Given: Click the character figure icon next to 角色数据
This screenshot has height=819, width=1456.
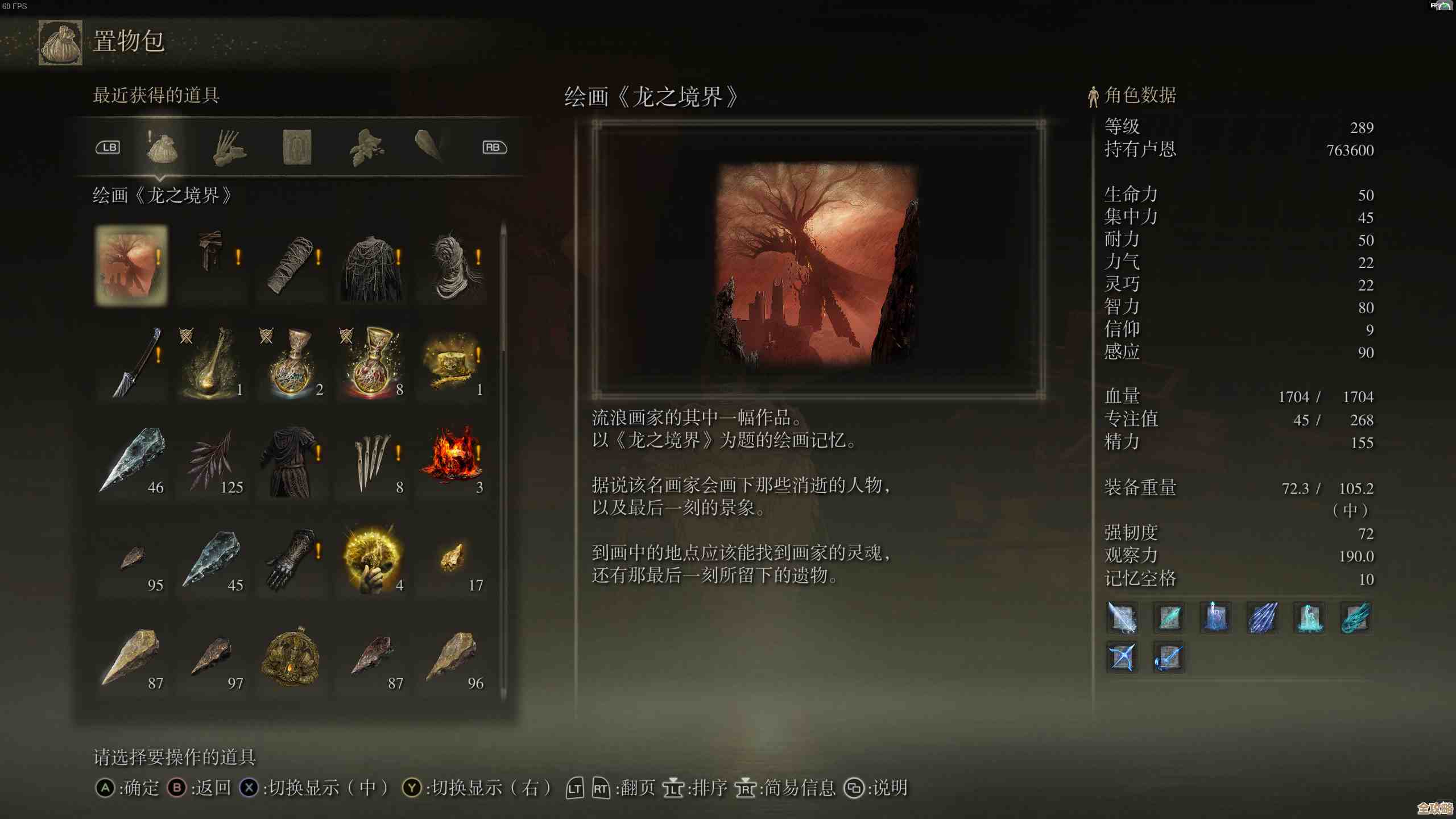Looking at the screenshot, I should pos(1093,97).
